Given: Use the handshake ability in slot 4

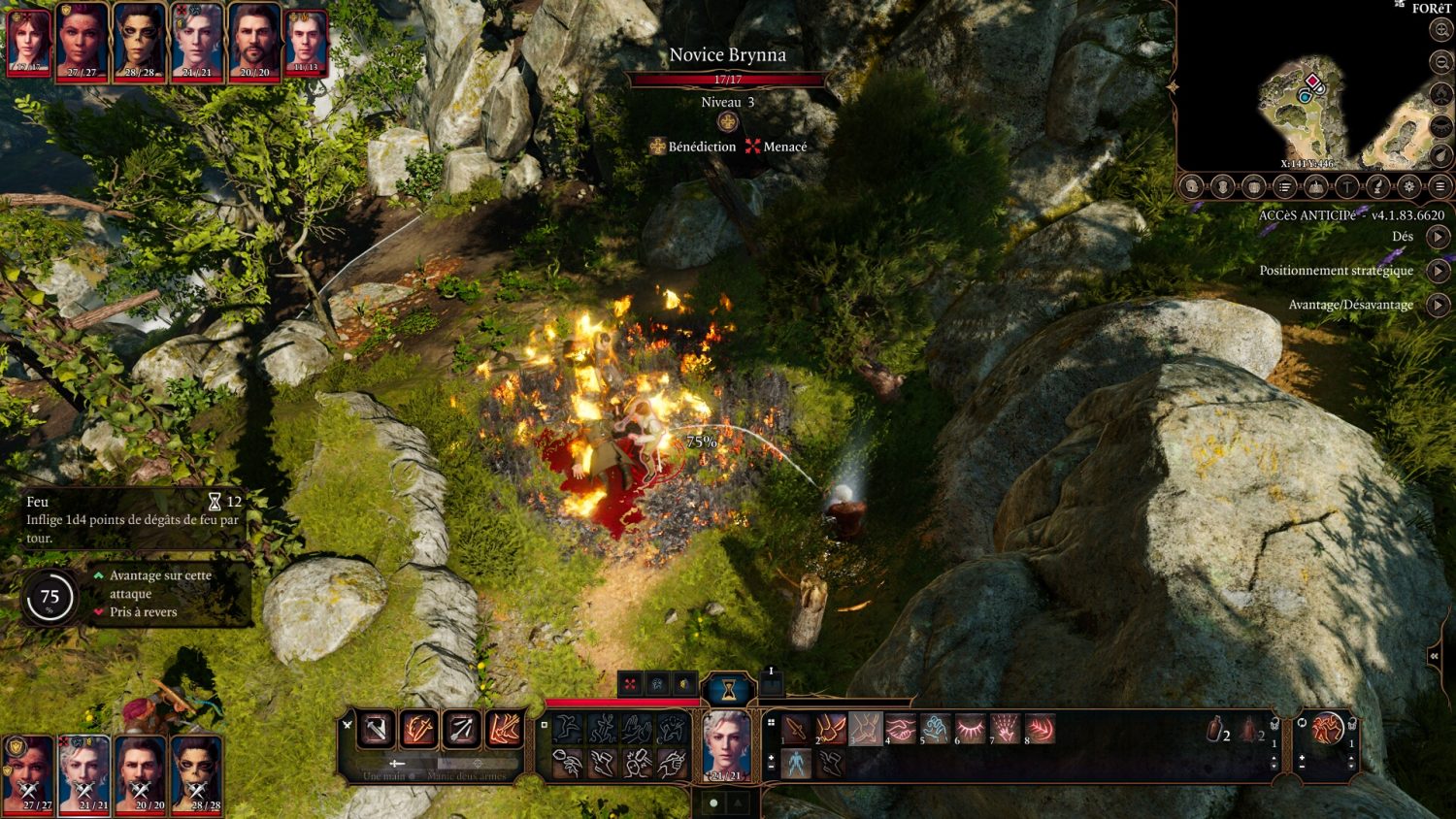Looking at the screenshot, I should tap(901, 728).
